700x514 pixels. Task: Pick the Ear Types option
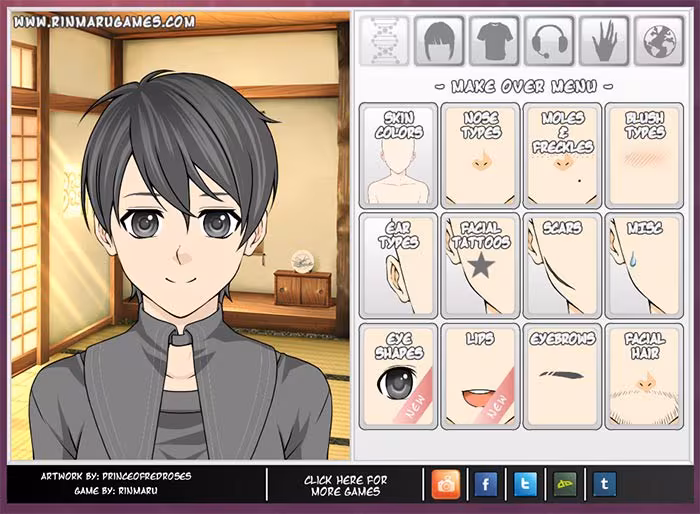[399, 265]
